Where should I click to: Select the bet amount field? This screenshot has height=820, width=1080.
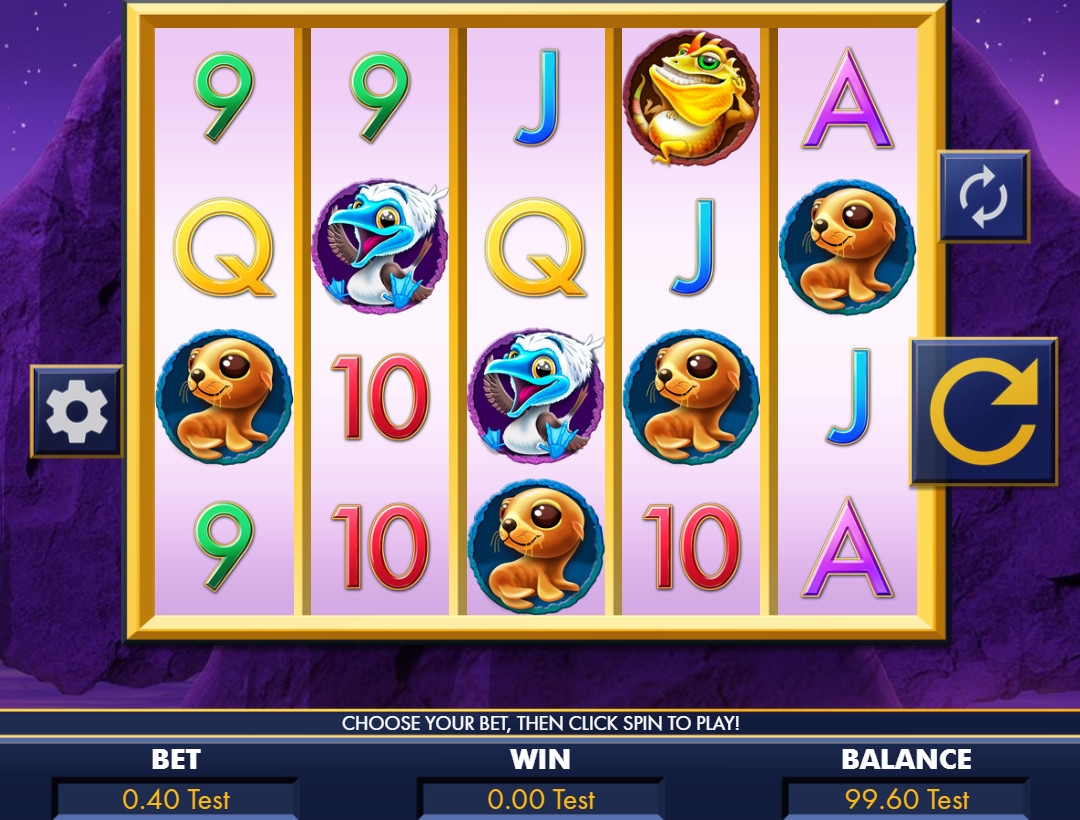point(176,799)
